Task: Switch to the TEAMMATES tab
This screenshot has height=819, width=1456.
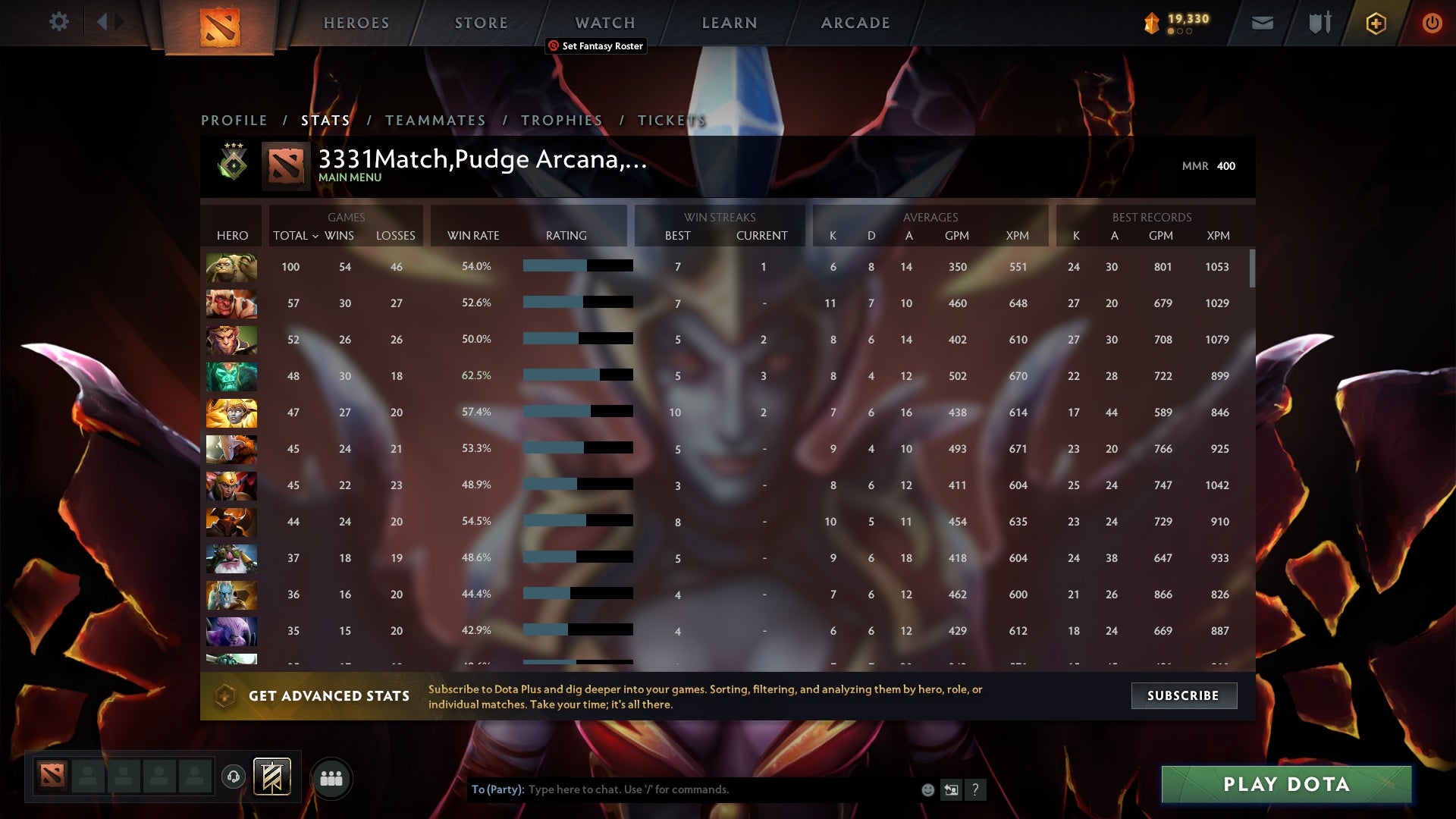Action: click(x=435, y=120)
